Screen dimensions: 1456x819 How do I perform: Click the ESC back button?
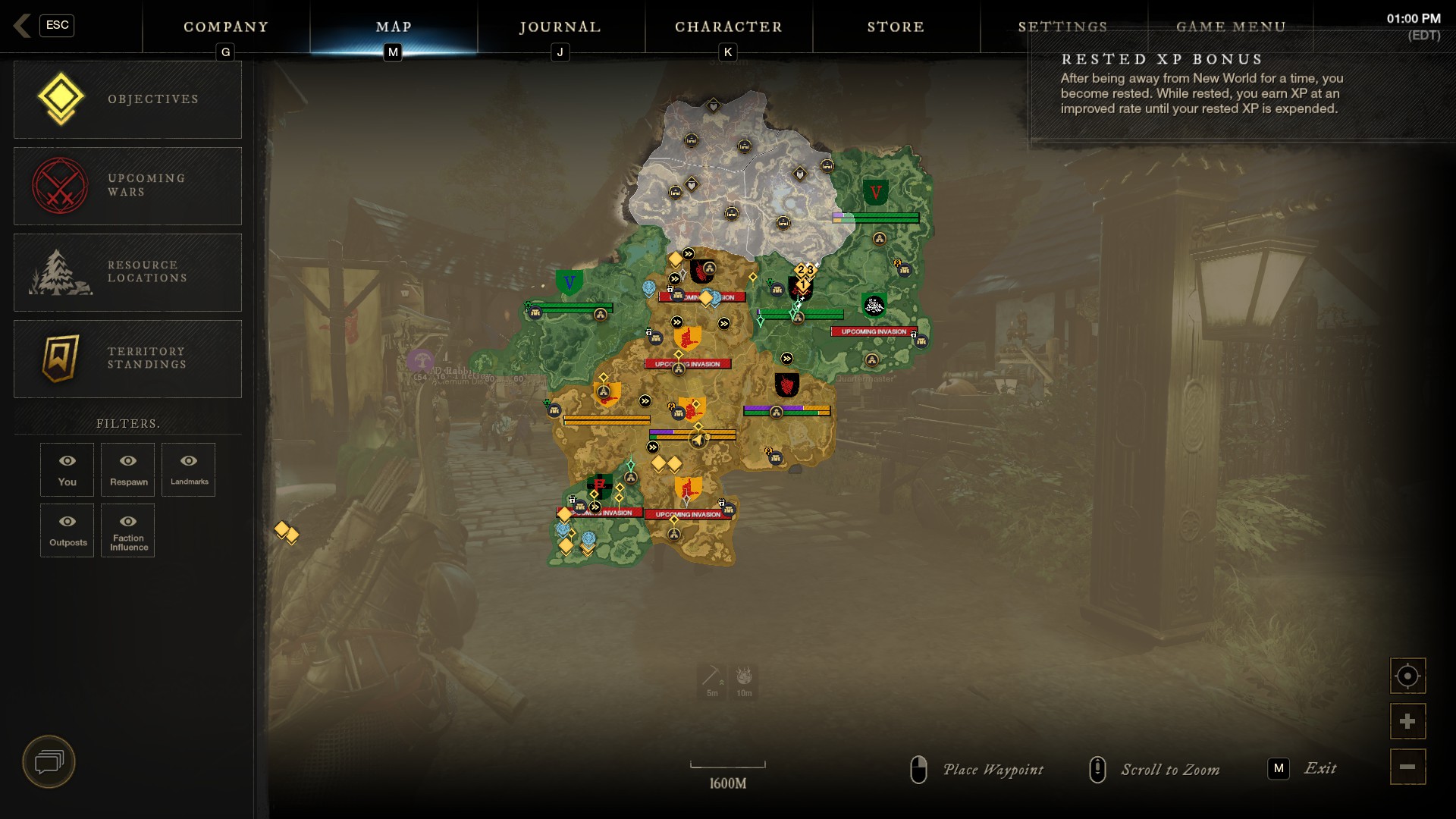pos(56,25)
